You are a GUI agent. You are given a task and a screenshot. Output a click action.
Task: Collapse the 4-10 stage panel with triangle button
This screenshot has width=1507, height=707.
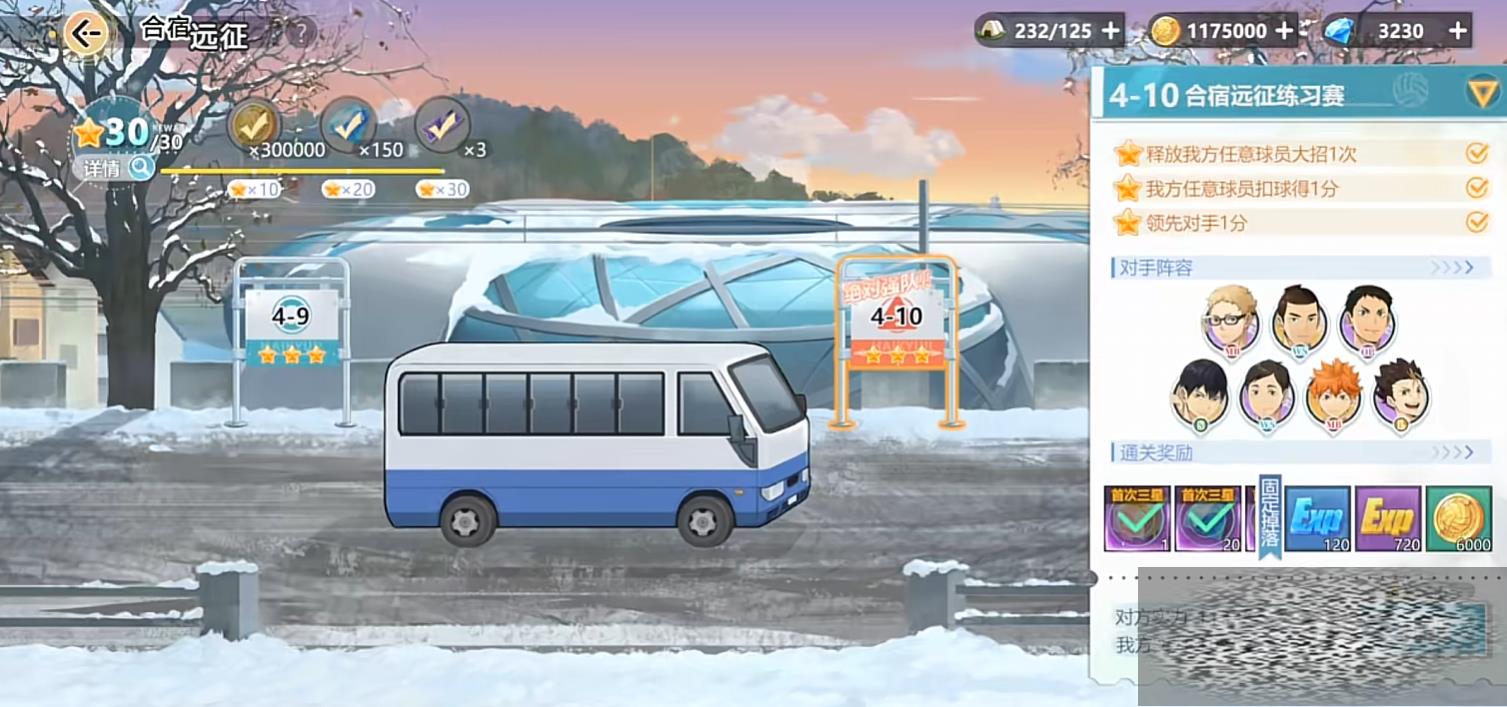1481,94
